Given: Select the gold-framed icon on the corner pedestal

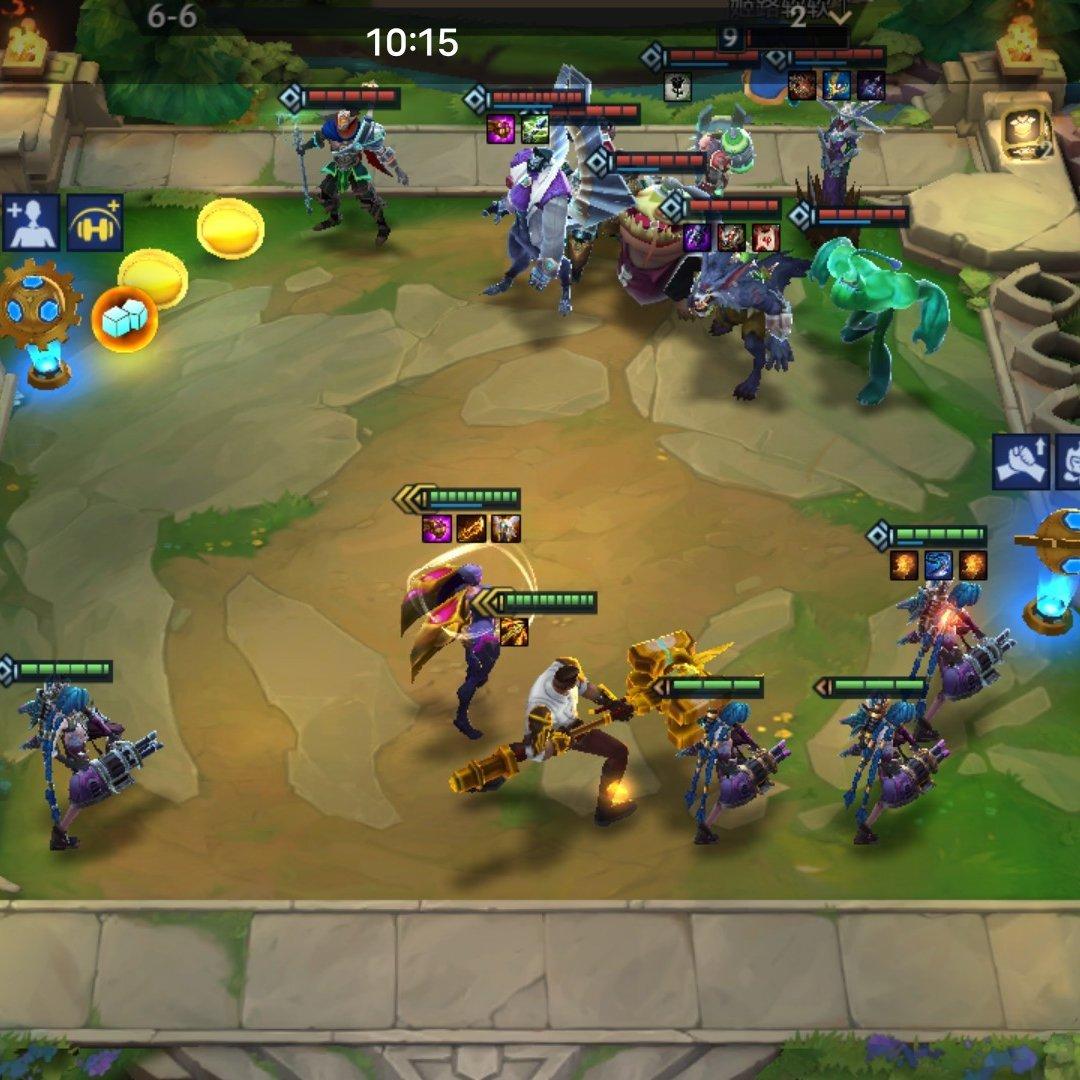Looking at the screenshot, I should (1026, 132).
